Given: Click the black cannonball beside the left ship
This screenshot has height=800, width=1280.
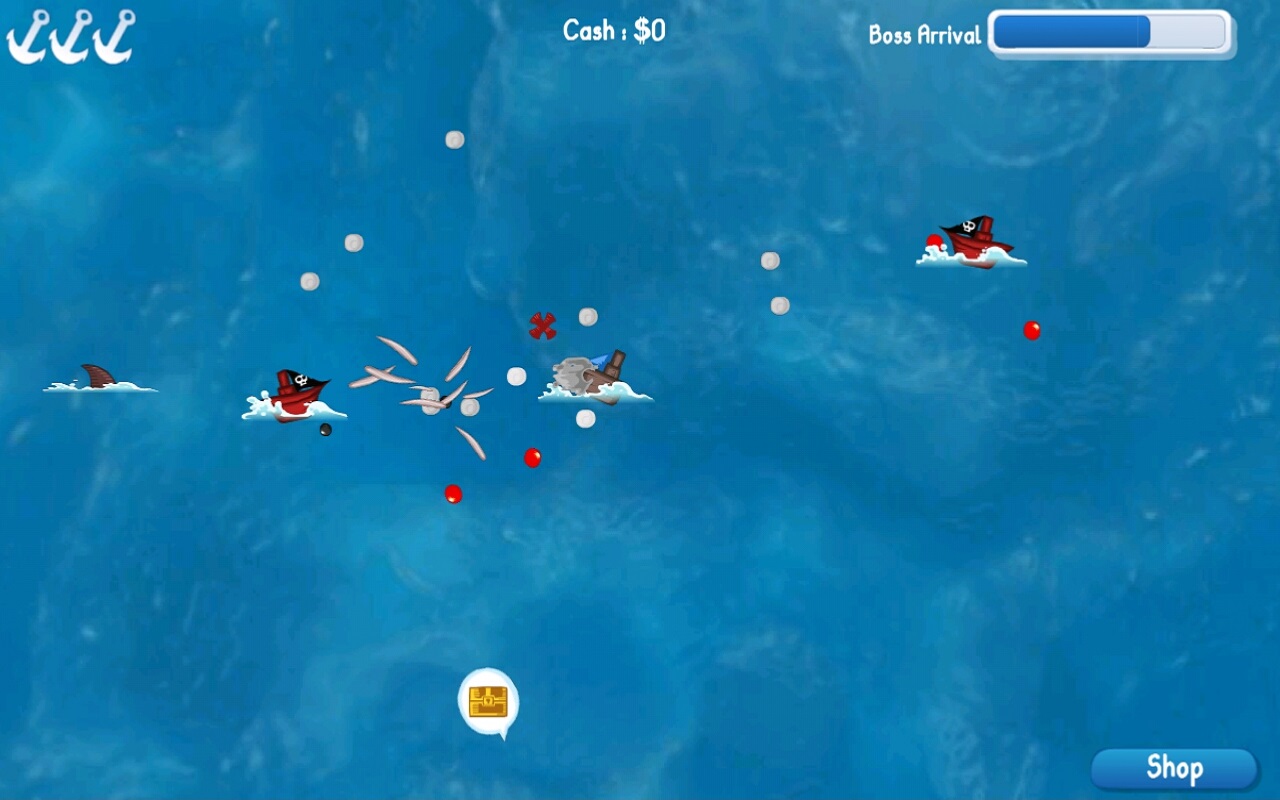Looking at the screenshot, I should coord(325,430).
